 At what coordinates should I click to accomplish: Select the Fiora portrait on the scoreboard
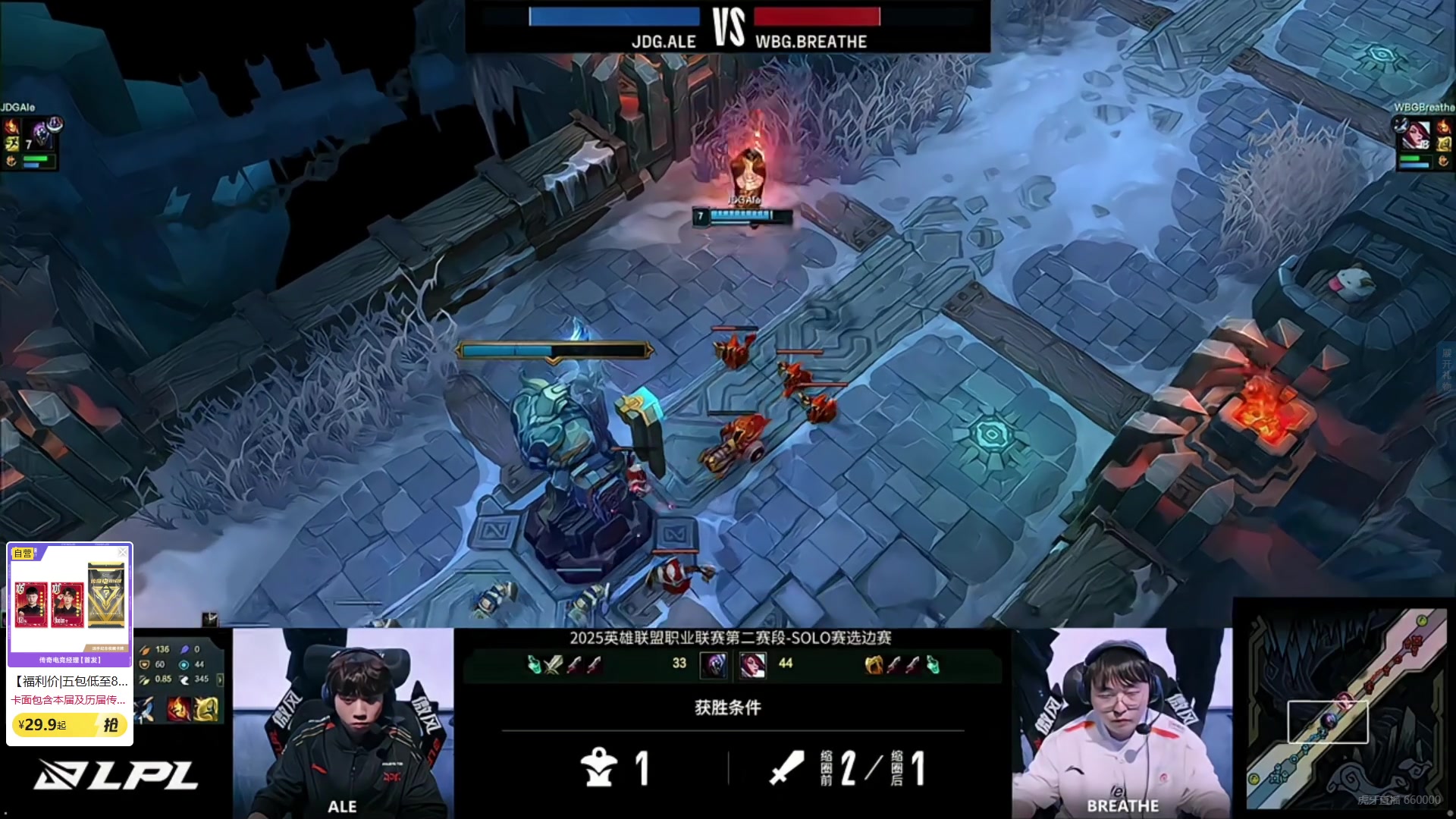click(752, 665)
